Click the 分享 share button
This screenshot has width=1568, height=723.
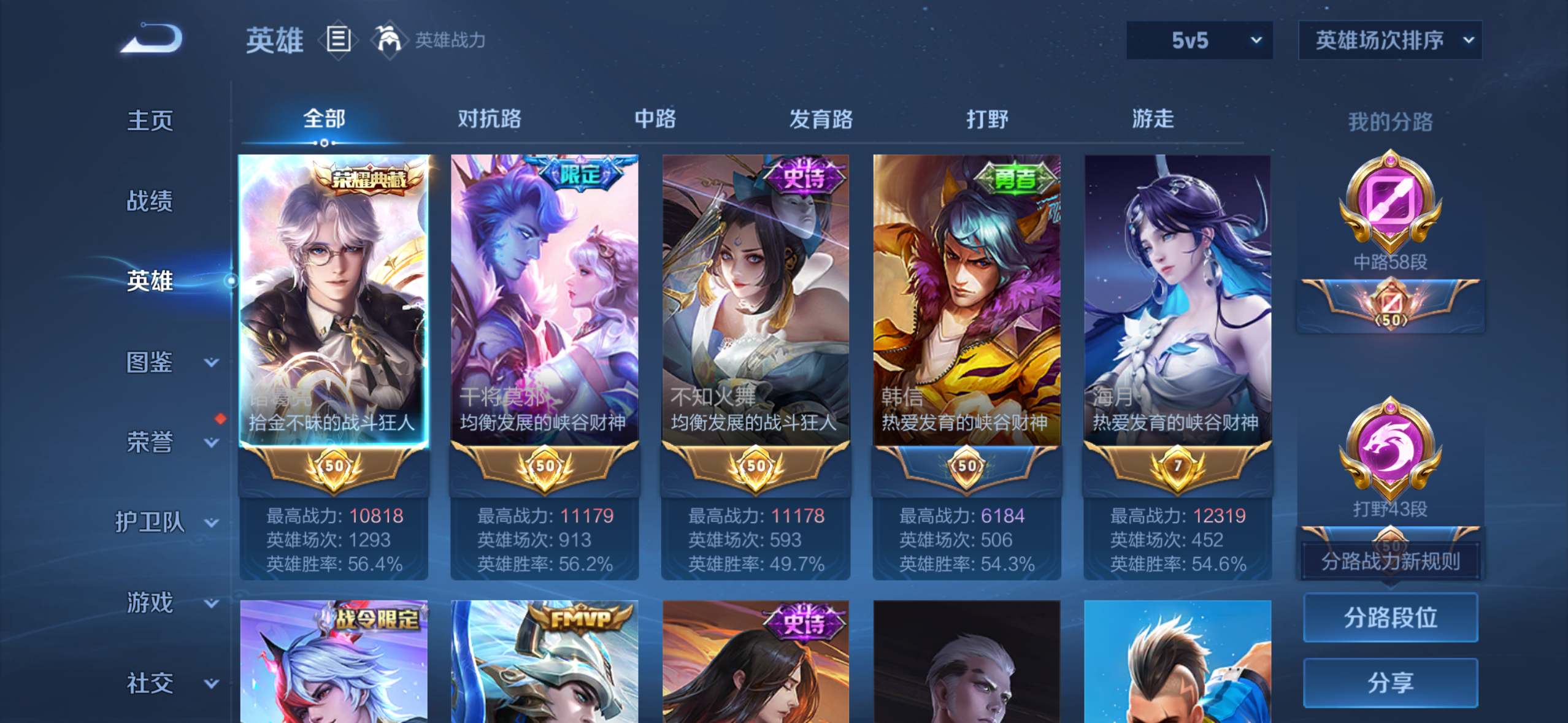tap(1390, 682)
